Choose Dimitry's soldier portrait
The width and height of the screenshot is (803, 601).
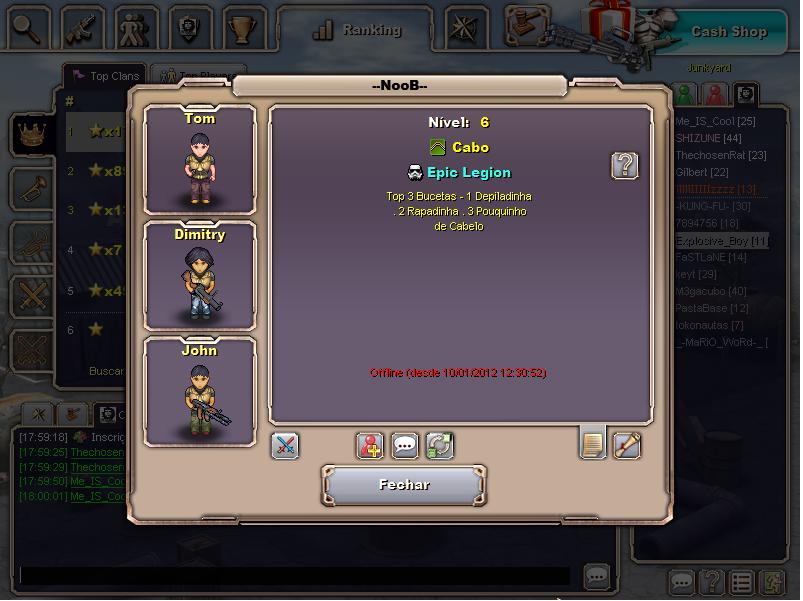[x=200, y=275]
